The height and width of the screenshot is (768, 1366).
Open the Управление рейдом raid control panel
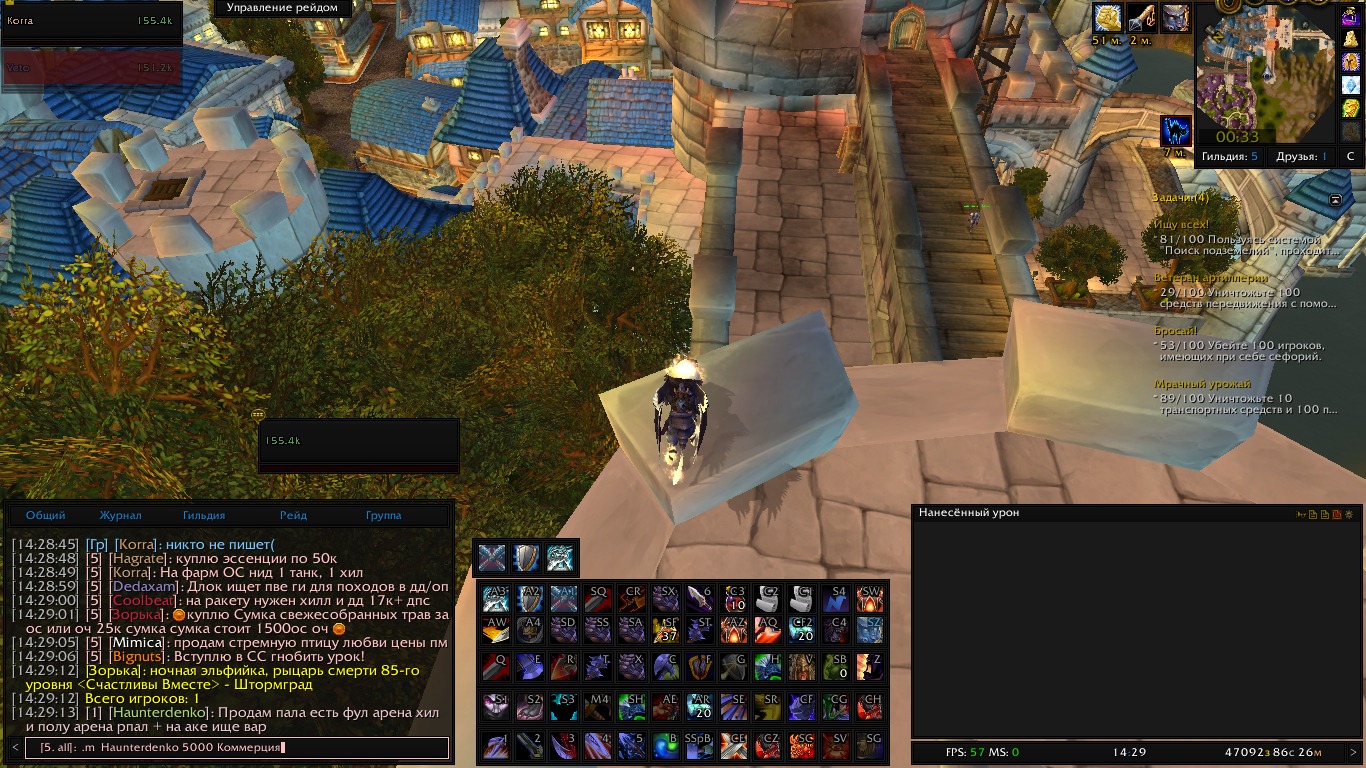pos(281,8)
